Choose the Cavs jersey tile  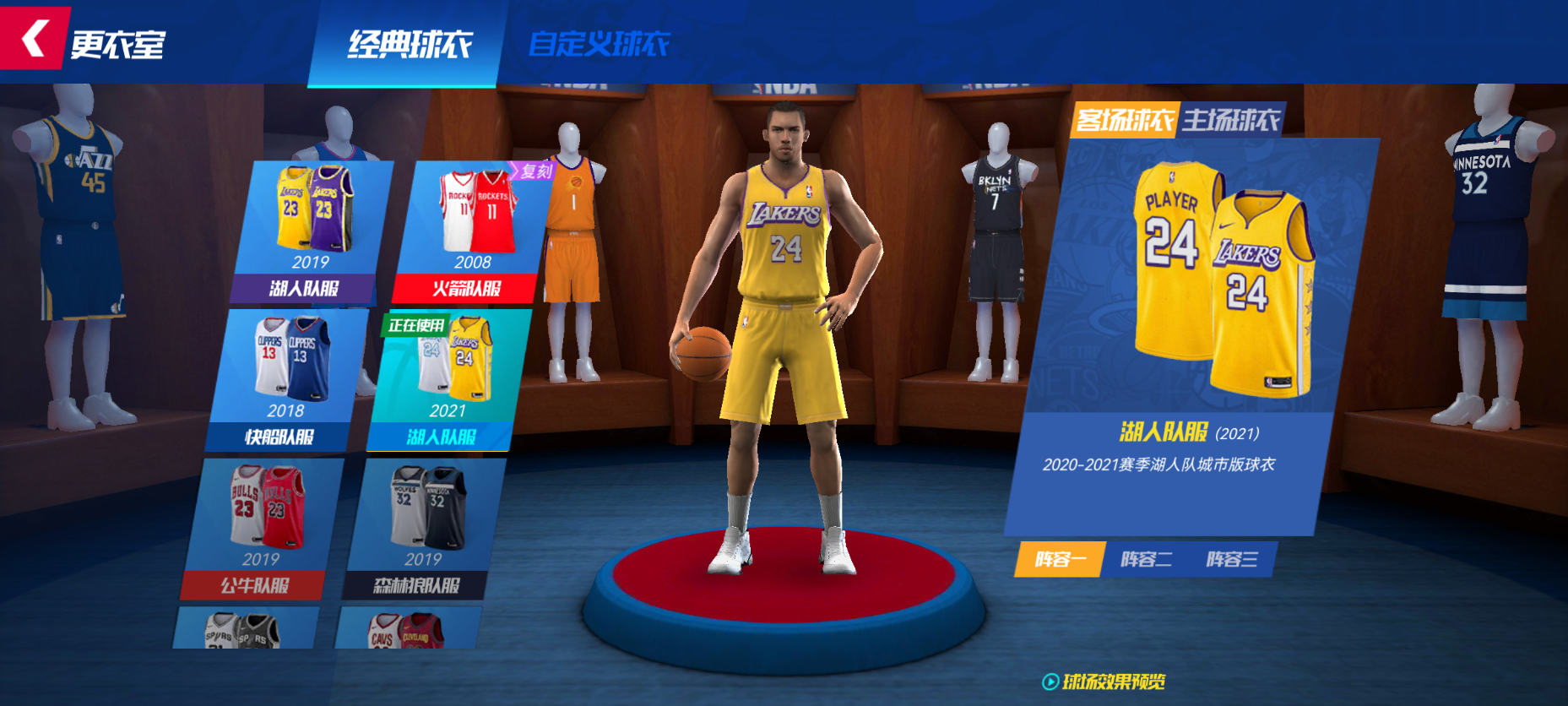(x=407, y=629)
